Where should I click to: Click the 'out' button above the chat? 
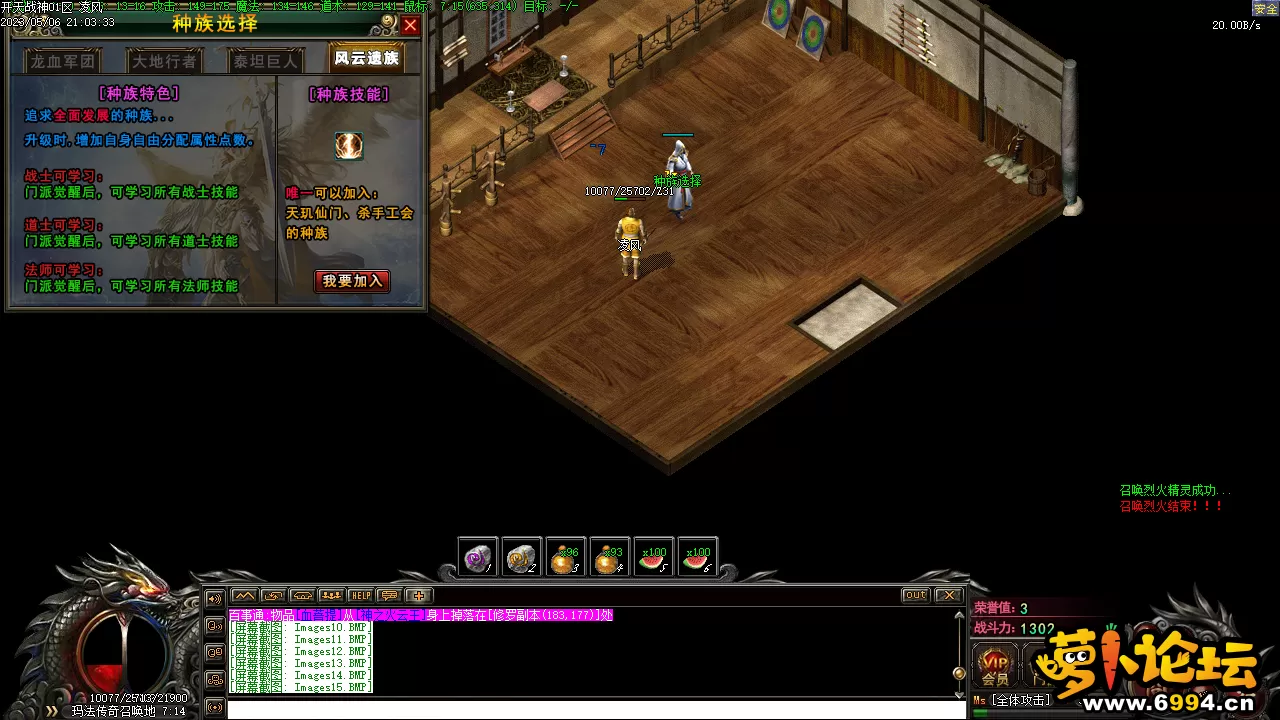coord(915,595)
